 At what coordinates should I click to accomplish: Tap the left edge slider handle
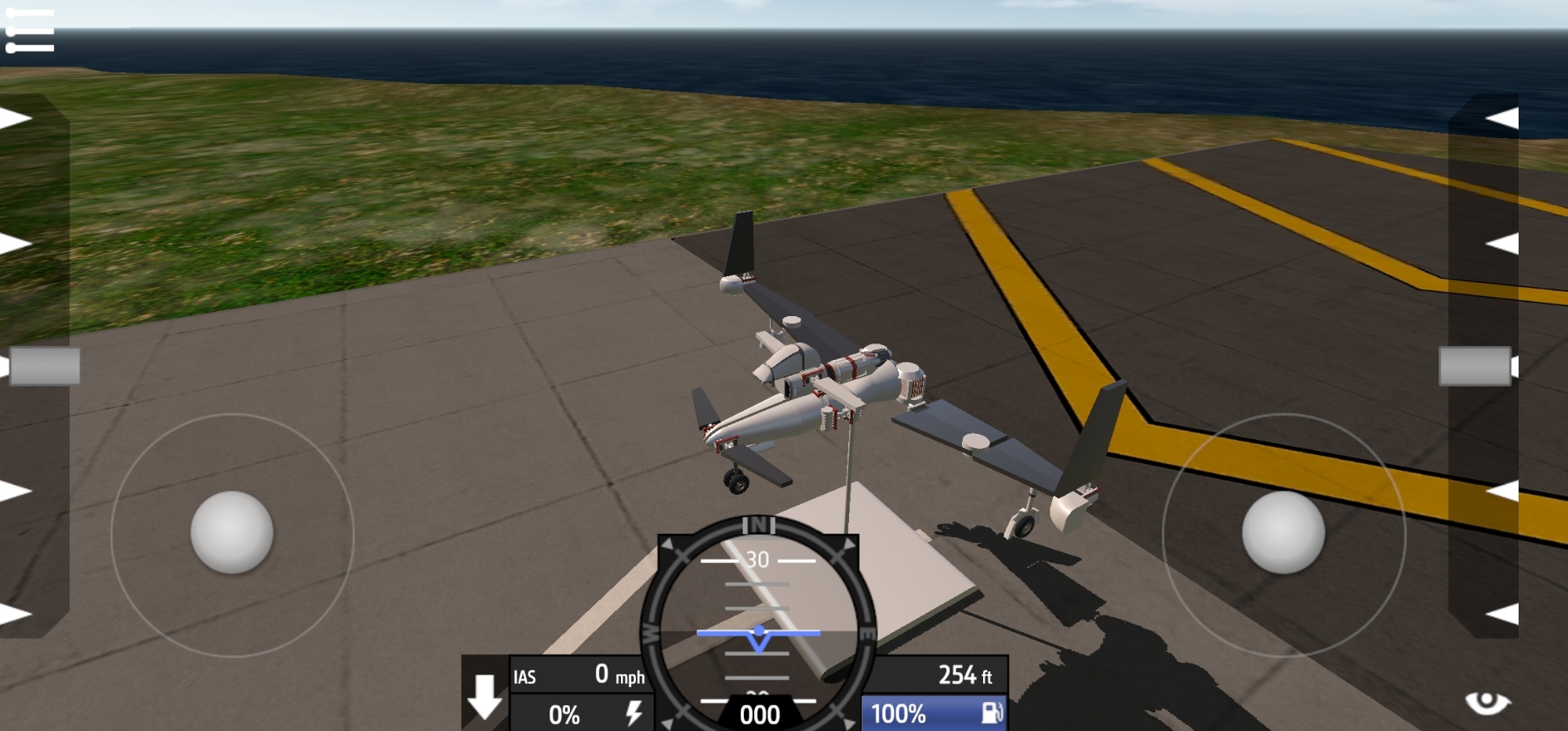coord(45,366)
